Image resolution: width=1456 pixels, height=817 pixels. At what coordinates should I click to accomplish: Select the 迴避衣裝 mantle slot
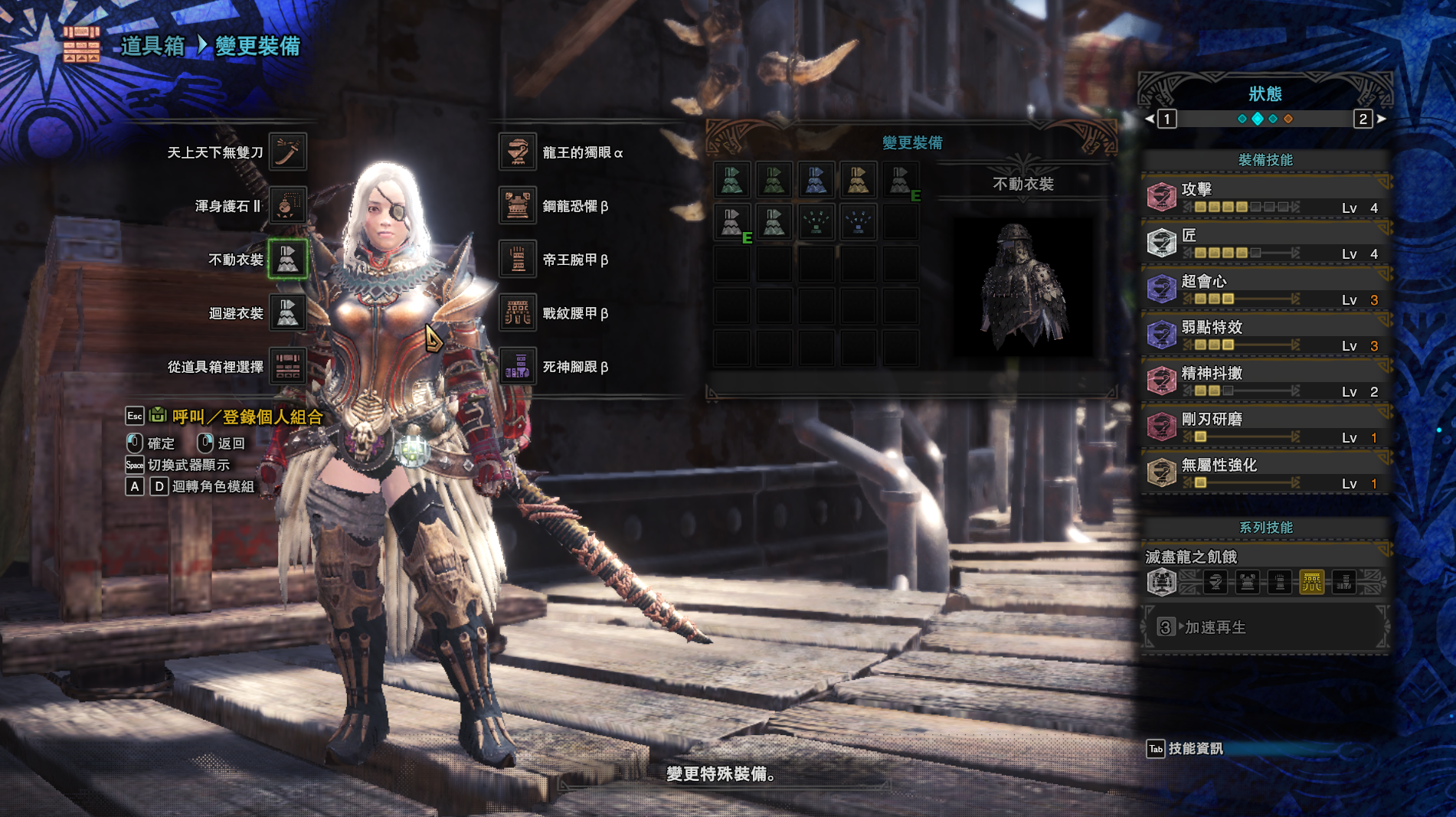287,312
